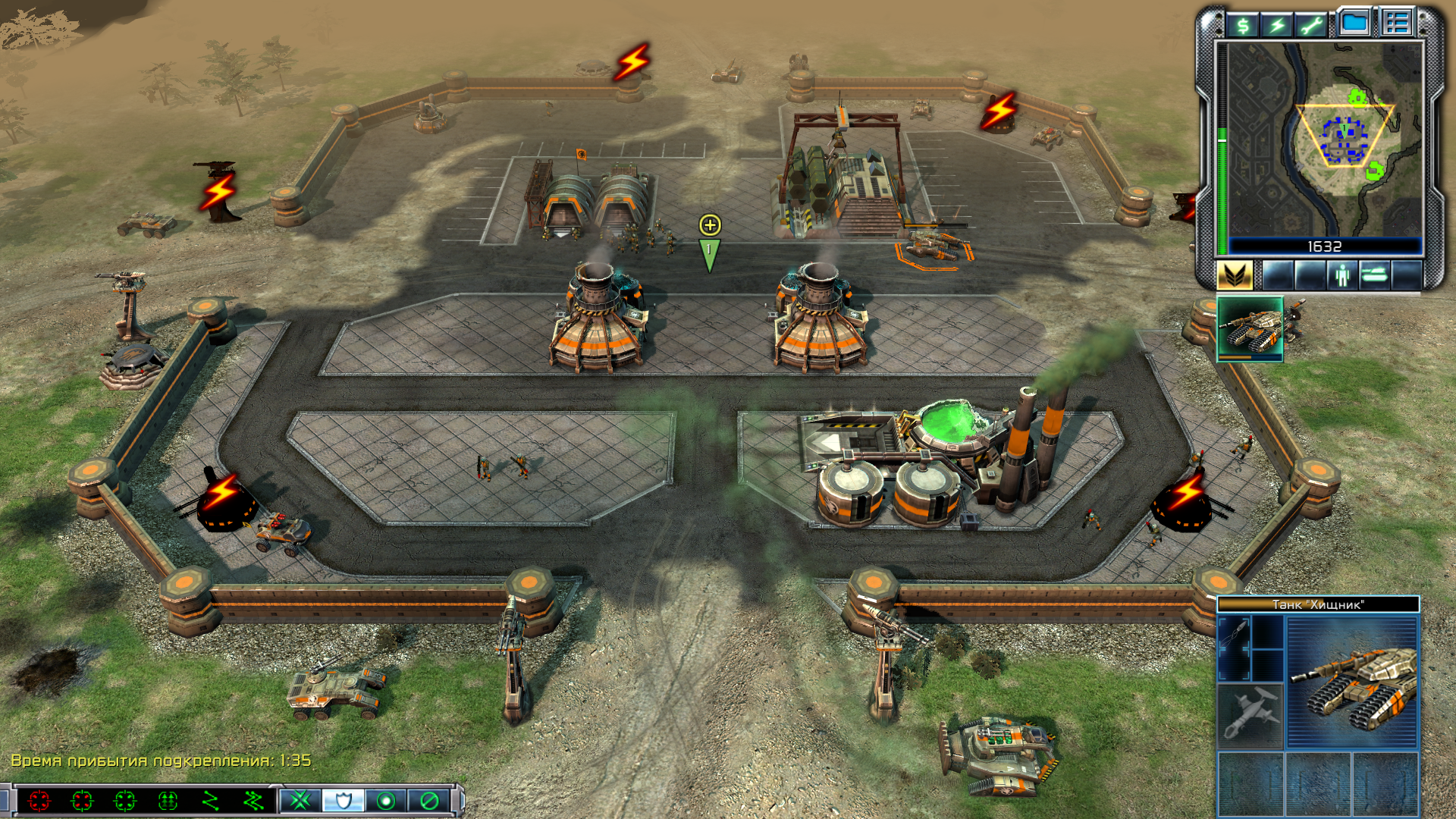Set the guard shield stance
The image size is (1456, 819).
[x=344, y=800]
